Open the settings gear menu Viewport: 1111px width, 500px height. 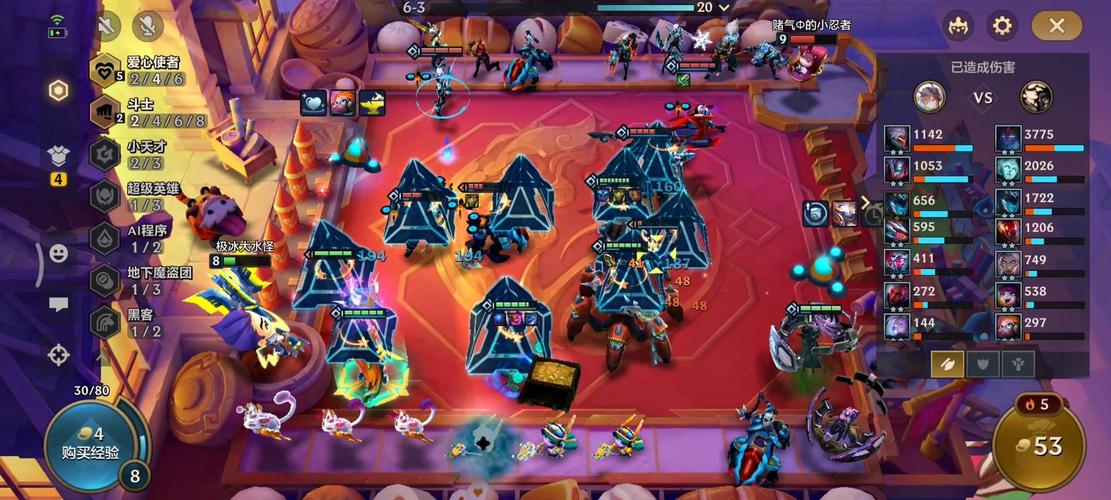(x=1001, y=26)
